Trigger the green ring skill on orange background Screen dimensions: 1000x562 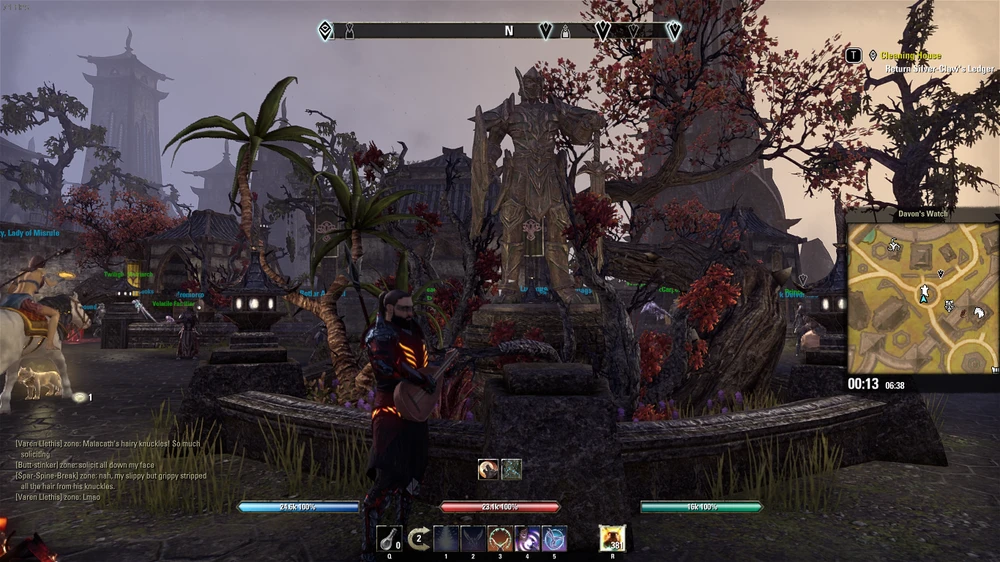pyautogui.click(x=500, y=539)
